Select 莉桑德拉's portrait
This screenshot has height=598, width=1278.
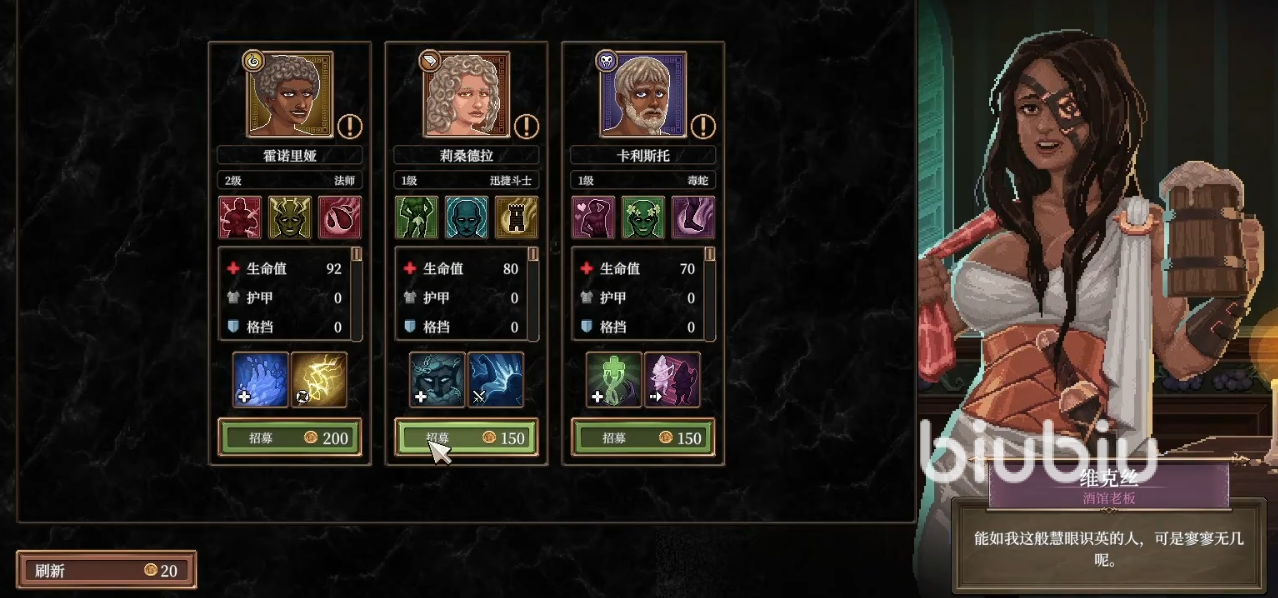pos(466,95)
